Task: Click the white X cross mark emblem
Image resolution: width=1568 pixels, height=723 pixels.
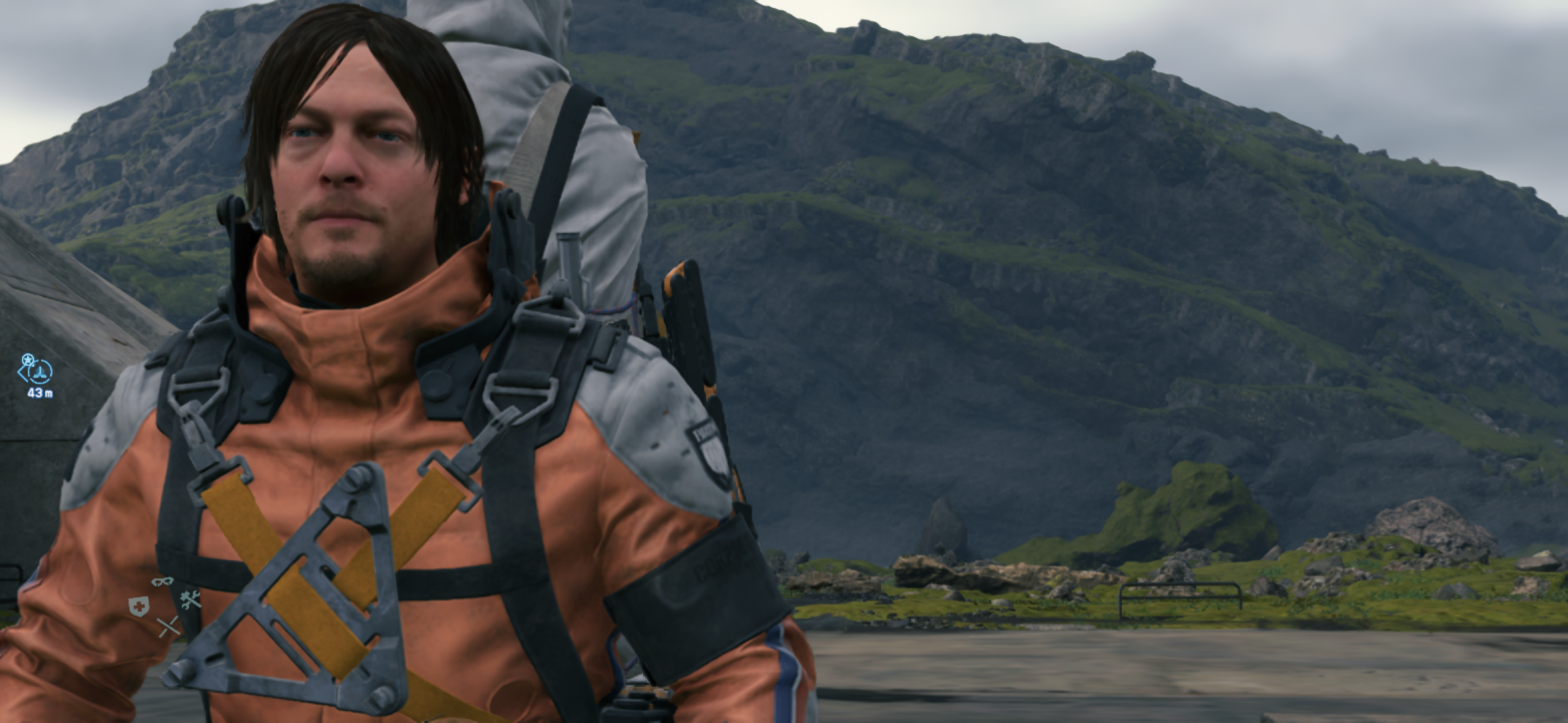Action: coord(170,626)
